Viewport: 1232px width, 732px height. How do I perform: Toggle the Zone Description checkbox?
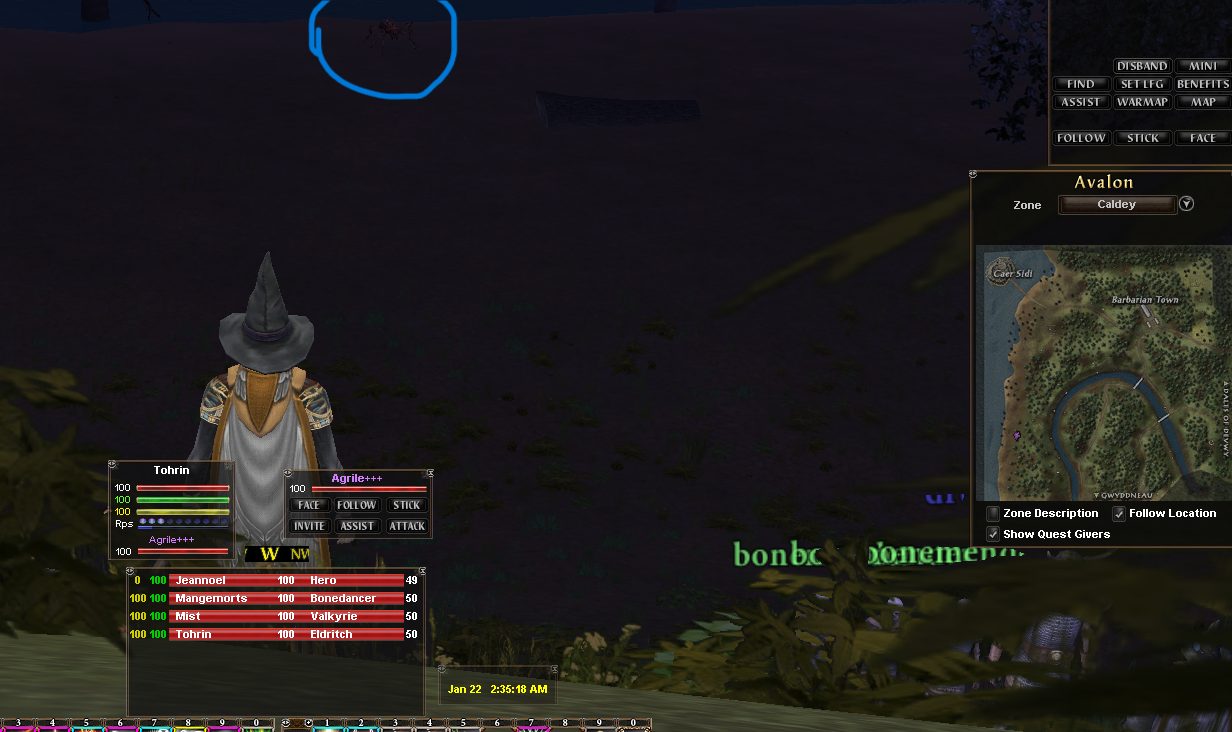pos(993,514)
